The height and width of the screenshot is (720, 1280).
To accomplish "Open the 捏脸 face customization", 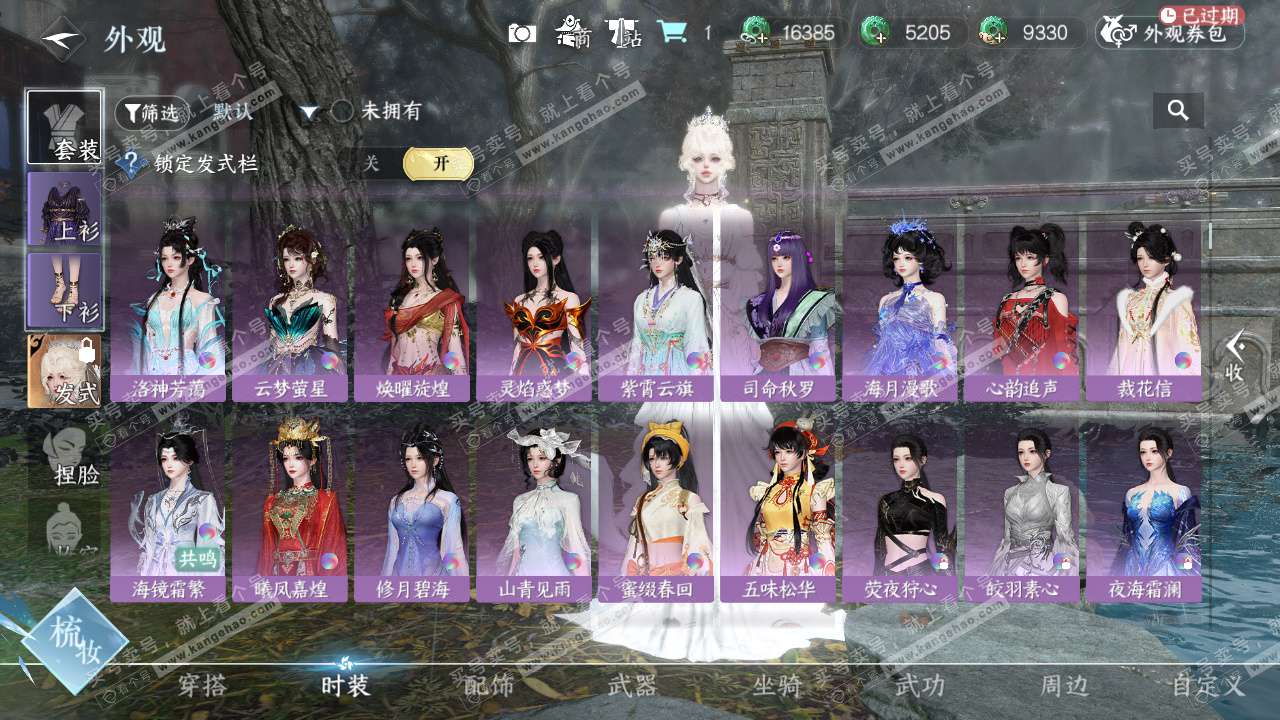I will pos(68,455).
